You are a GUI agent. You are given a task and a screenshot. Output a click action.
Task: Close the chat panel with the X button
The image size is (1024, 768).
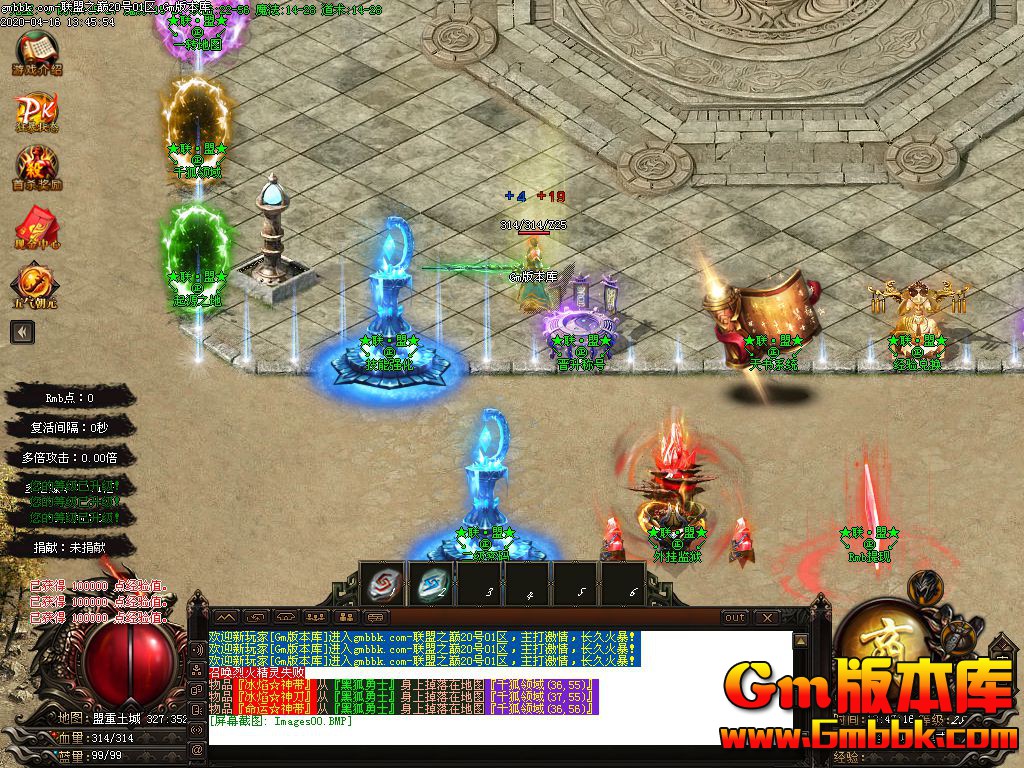[767, 617]
